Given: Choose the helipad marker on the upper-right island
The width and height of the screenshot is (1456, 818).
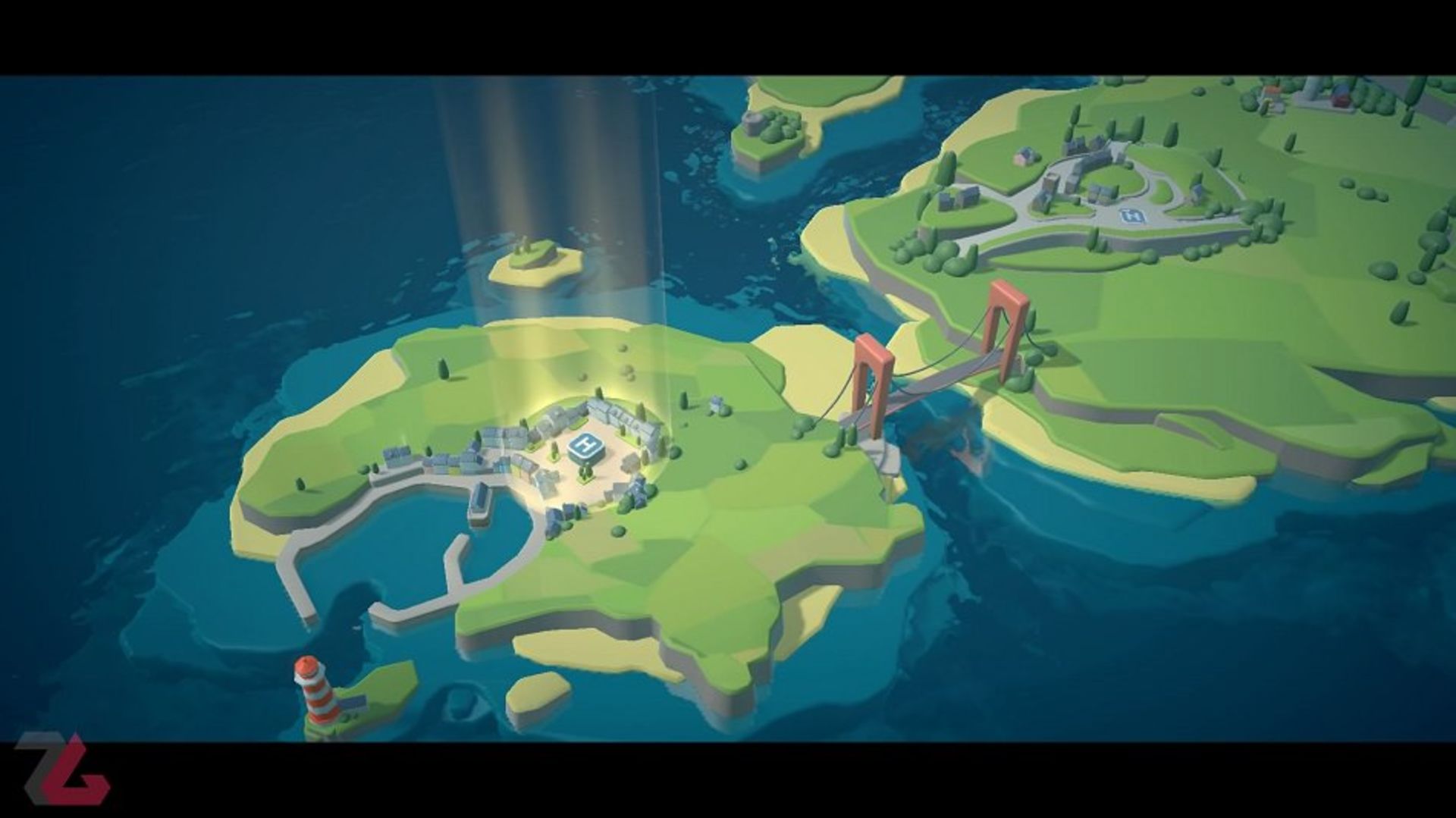Looking at the screenshot, I should (x=1133, y=218).
